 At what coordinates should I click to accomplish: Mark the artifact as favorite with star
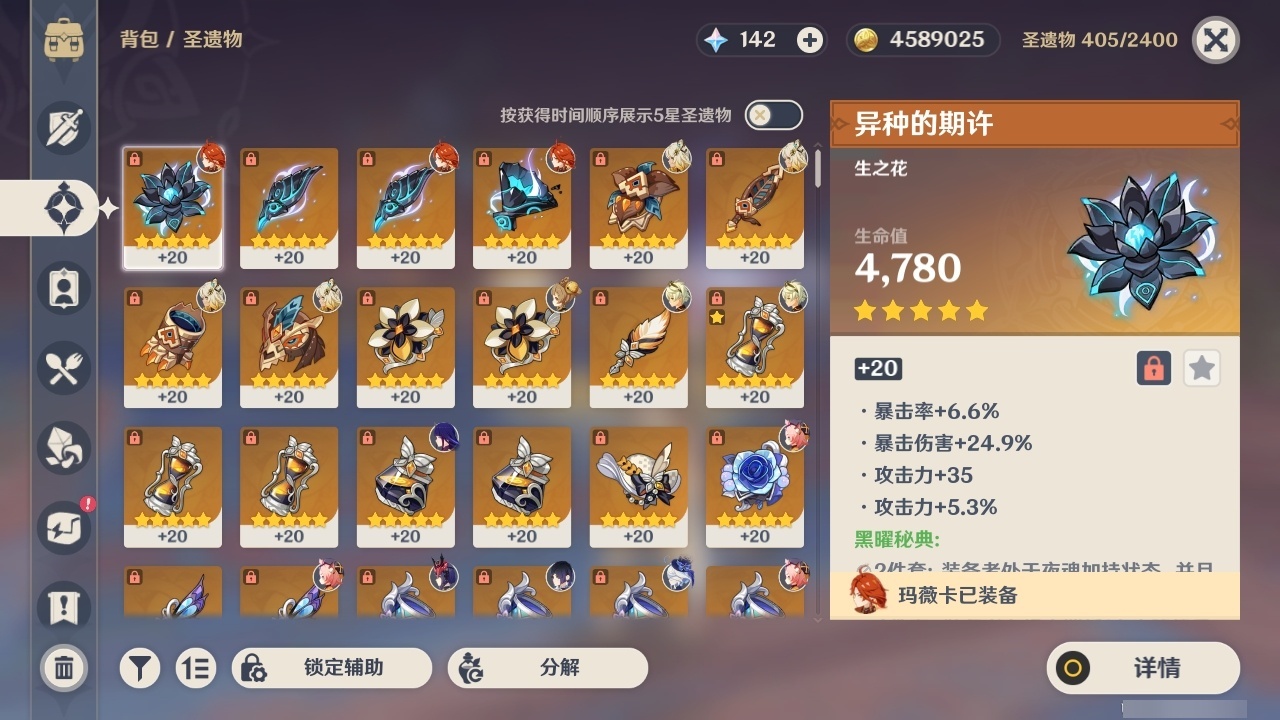(x=1201, y=368)
